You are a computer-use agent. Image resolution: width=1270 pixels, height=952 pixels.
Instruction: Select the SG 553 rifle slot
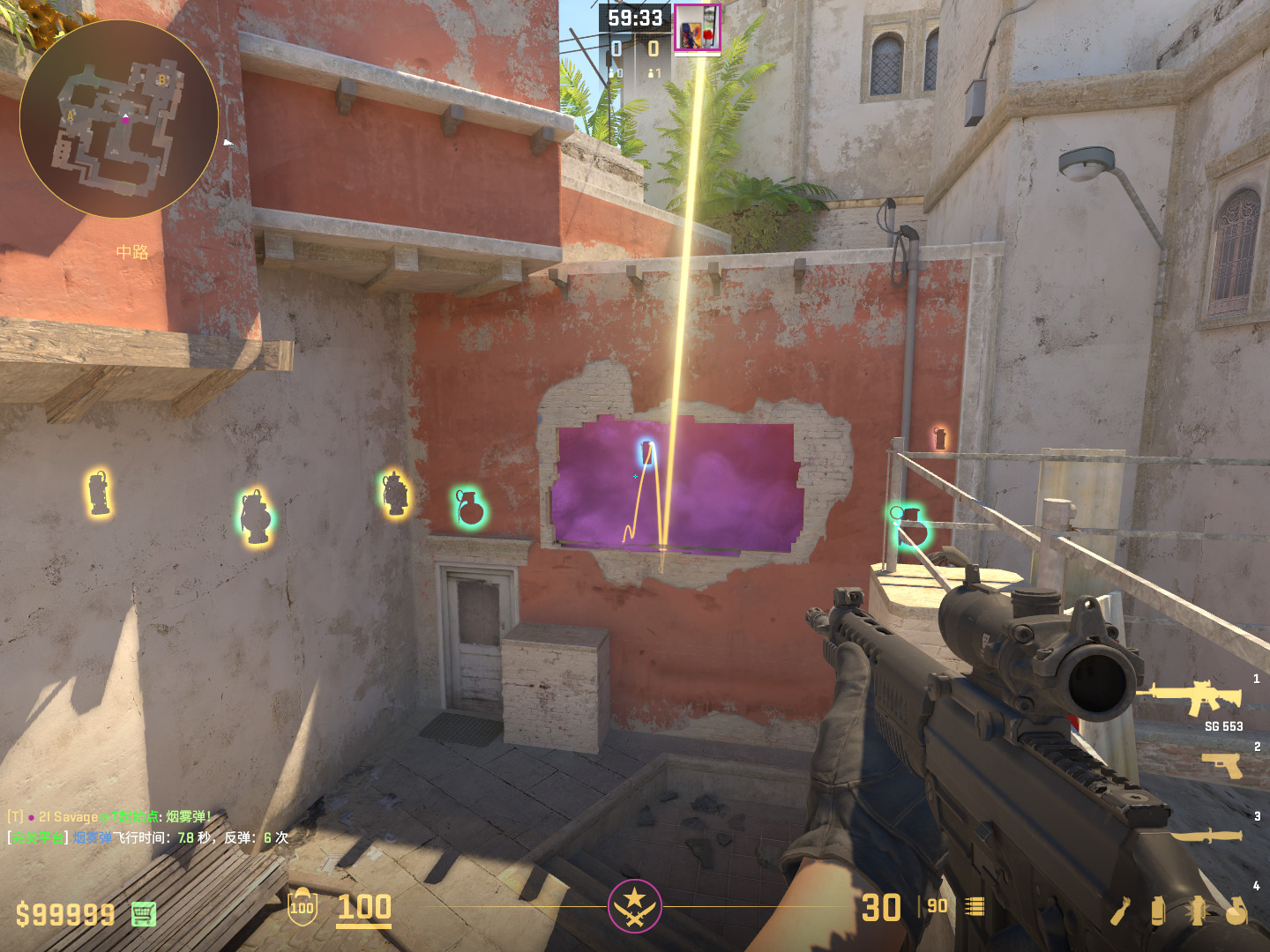click(1191, 696)
